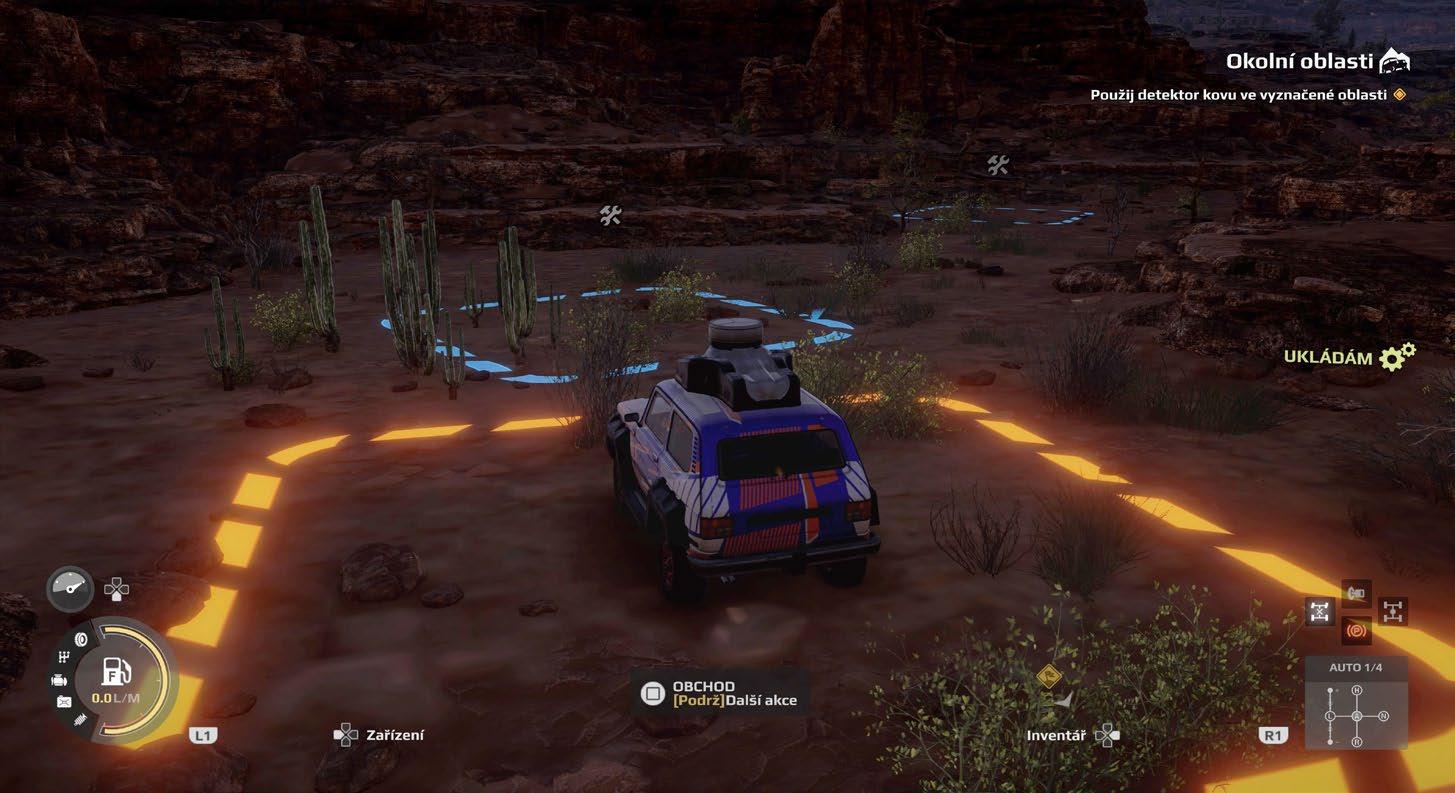This screenshot has width=1455, height=793.
Task: Select the tire status icon
Action: pyautogui.click(x=81, y=640)
